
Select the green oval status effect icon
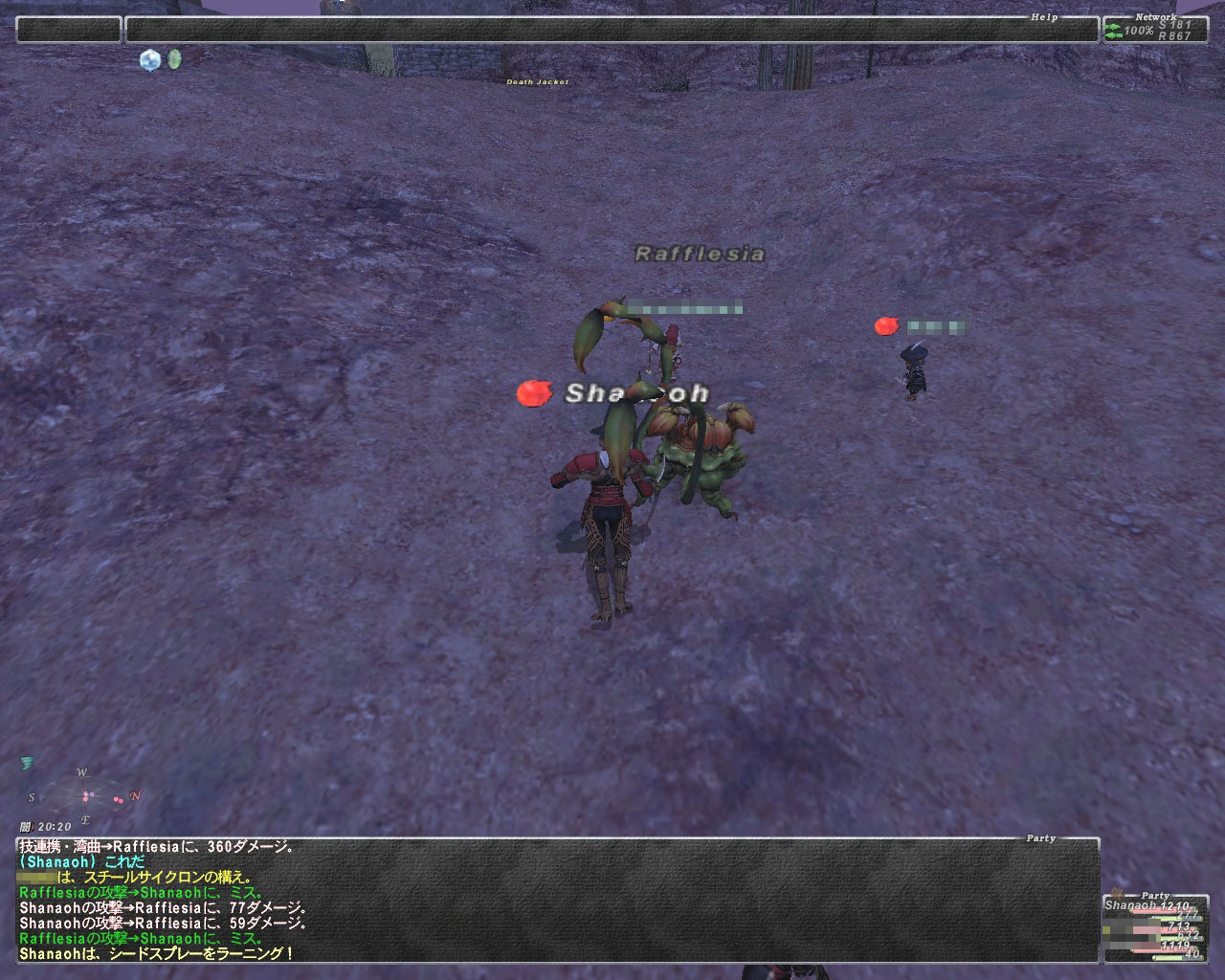(174, 59)
